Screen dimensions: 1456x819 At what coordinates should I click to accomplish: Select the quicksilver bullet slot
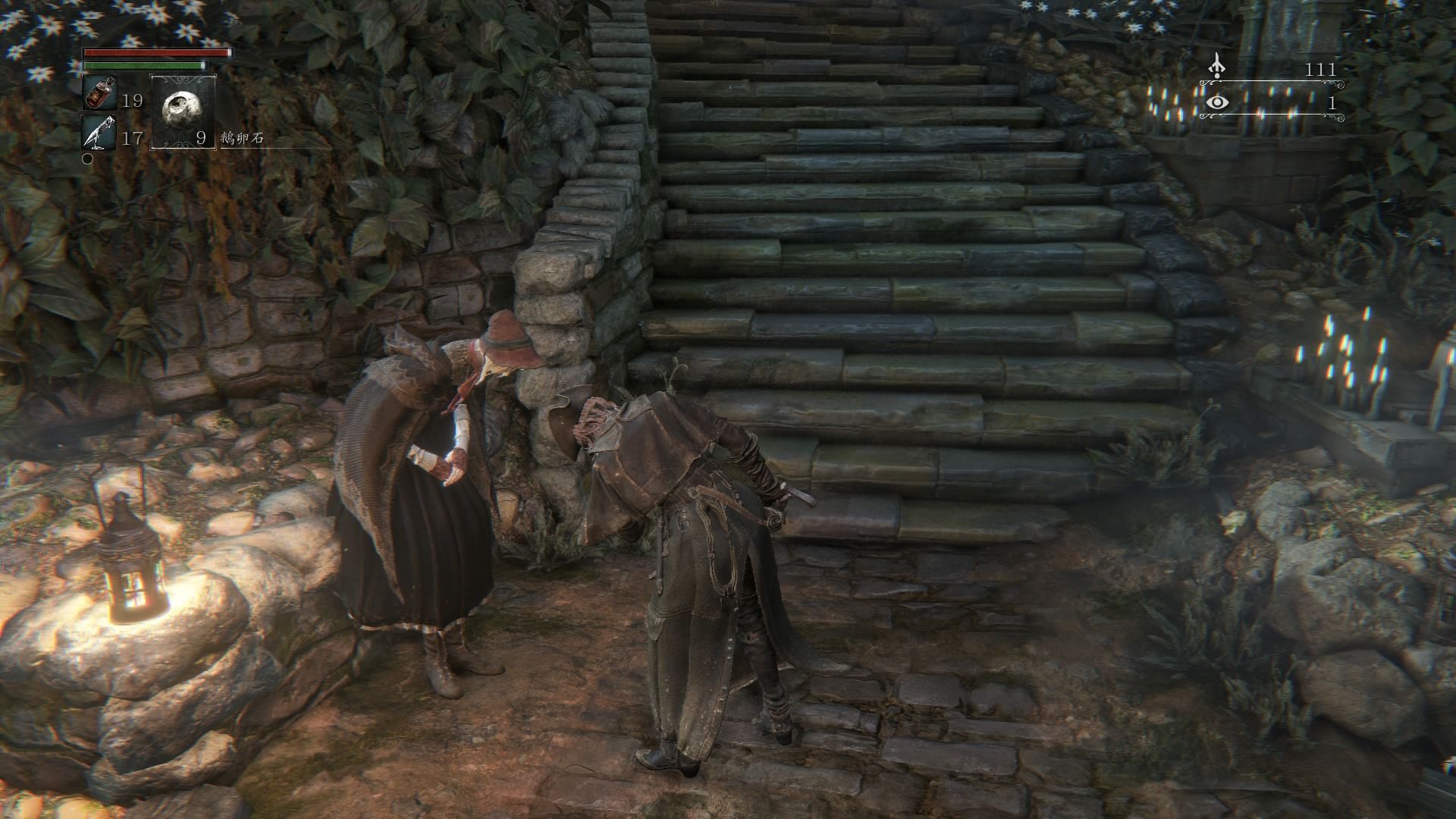tap(99, 132)
